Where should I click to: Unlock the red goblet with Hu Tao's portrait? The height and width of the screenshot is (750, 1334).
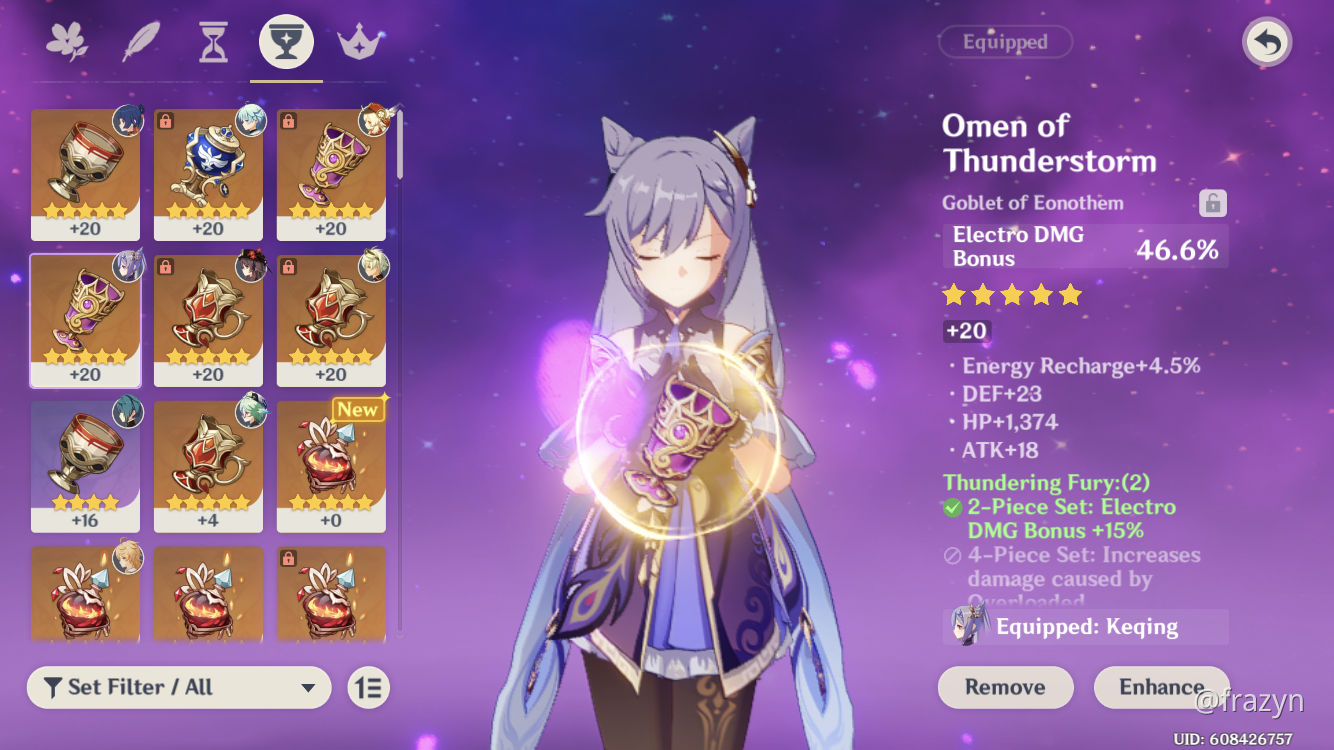coord(166,265)
